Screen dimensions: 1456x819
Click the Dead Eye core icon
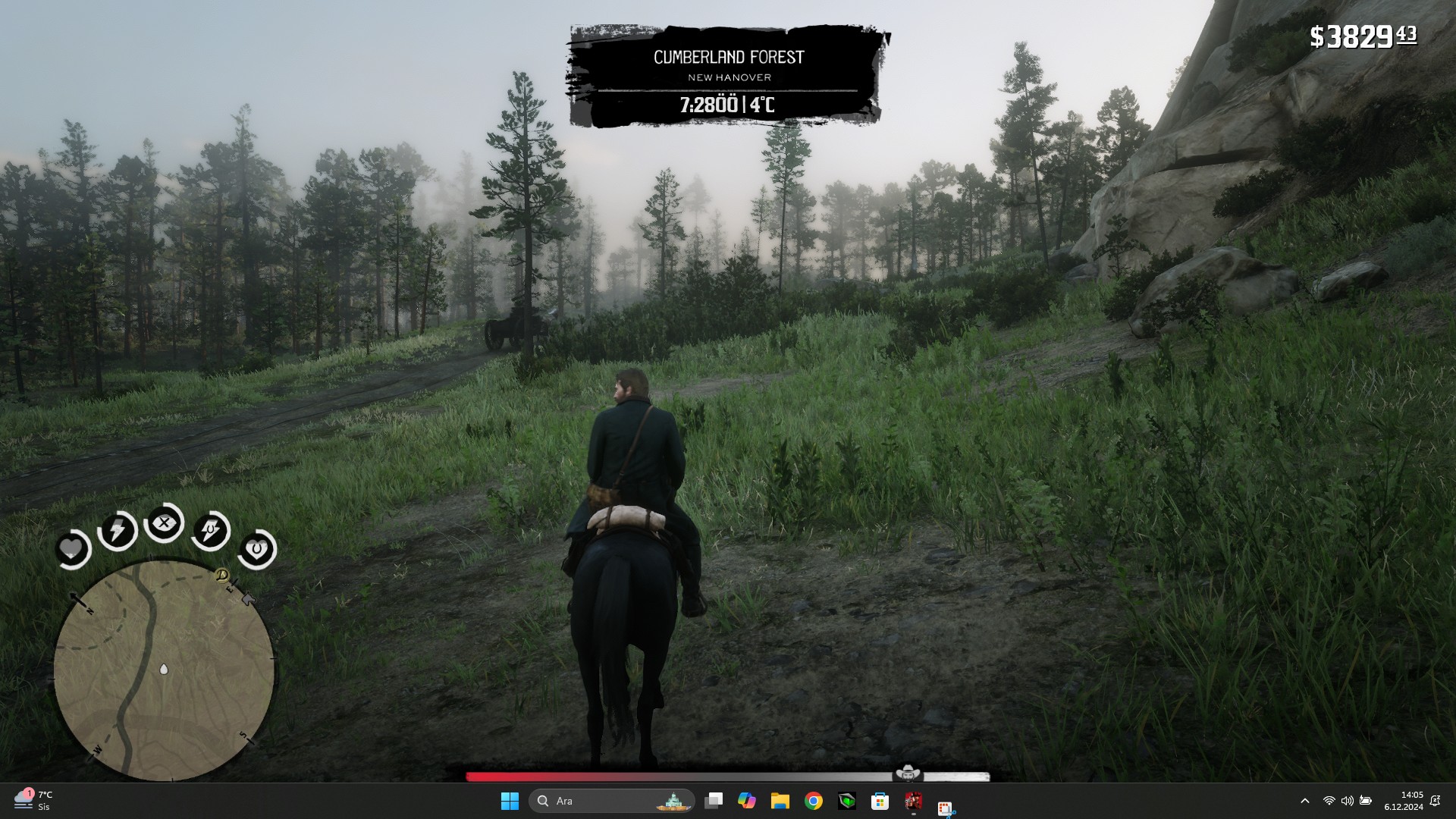click(165, 522)
